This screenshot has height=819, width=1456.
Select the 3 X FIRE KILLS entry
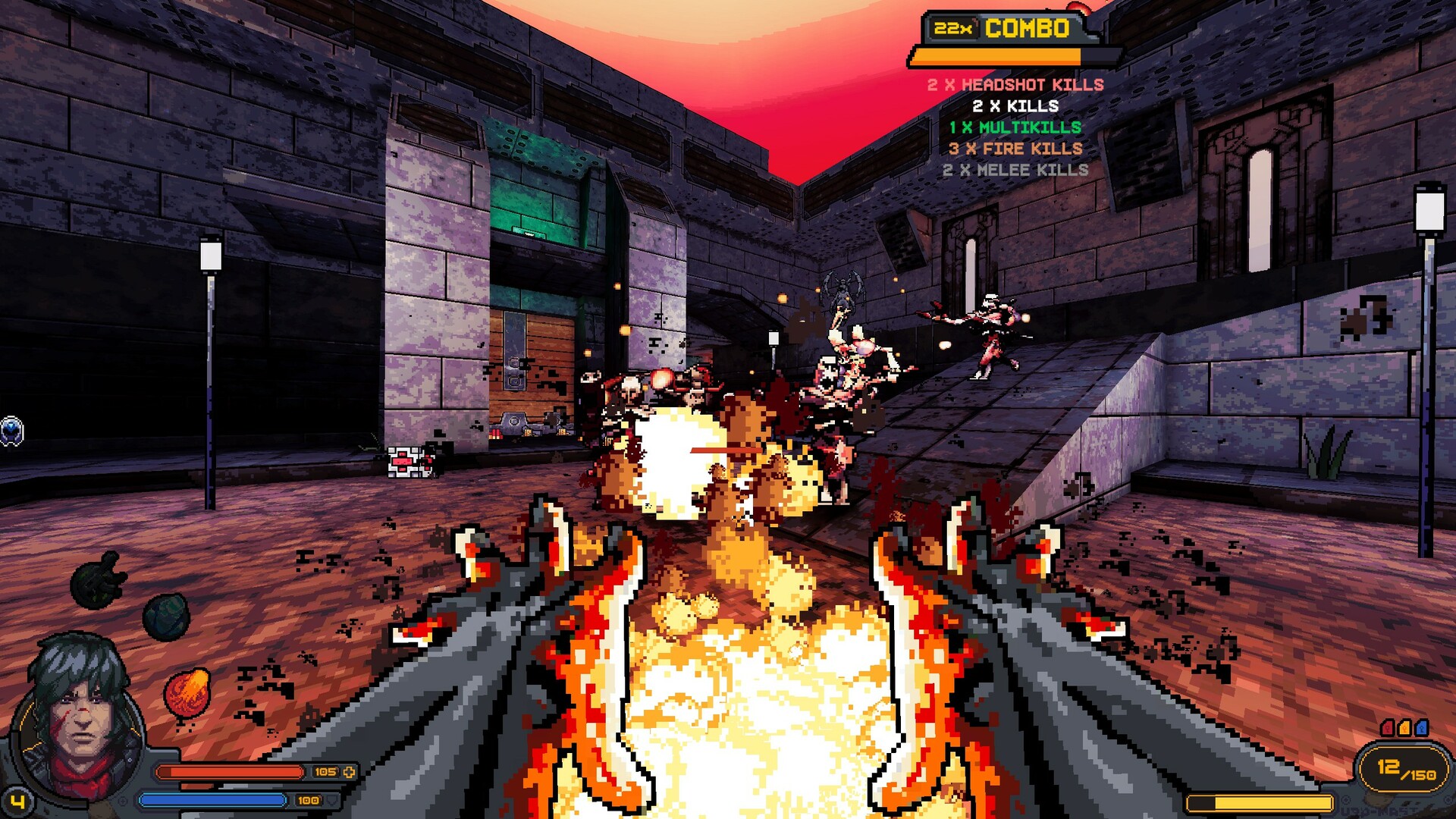point(1016,149)
